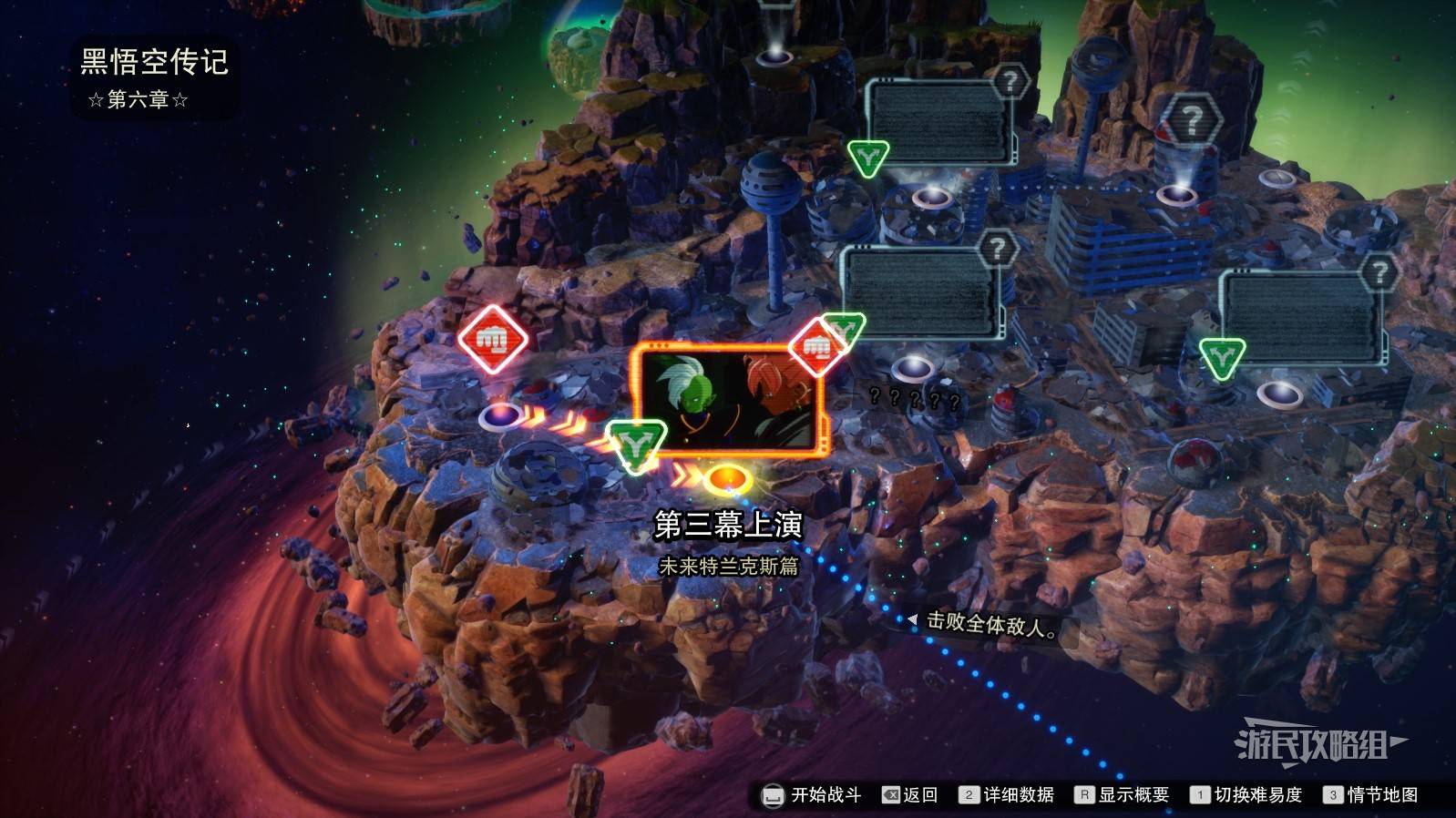Switch difficulty with 切换难易度

coord(1246,795)
